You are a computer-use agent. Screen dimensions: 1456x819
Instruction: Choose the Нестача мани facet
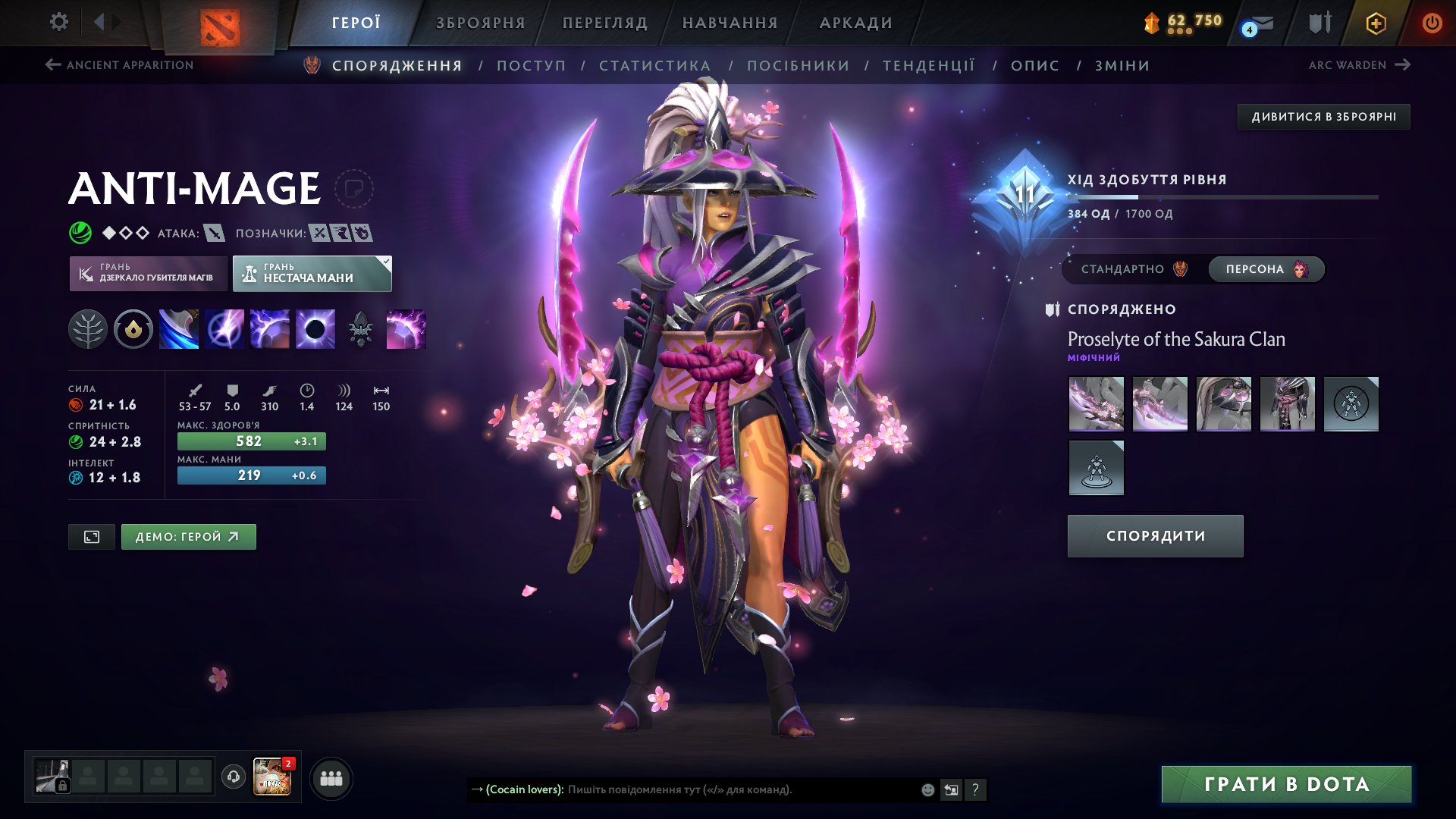click(312, 274)
